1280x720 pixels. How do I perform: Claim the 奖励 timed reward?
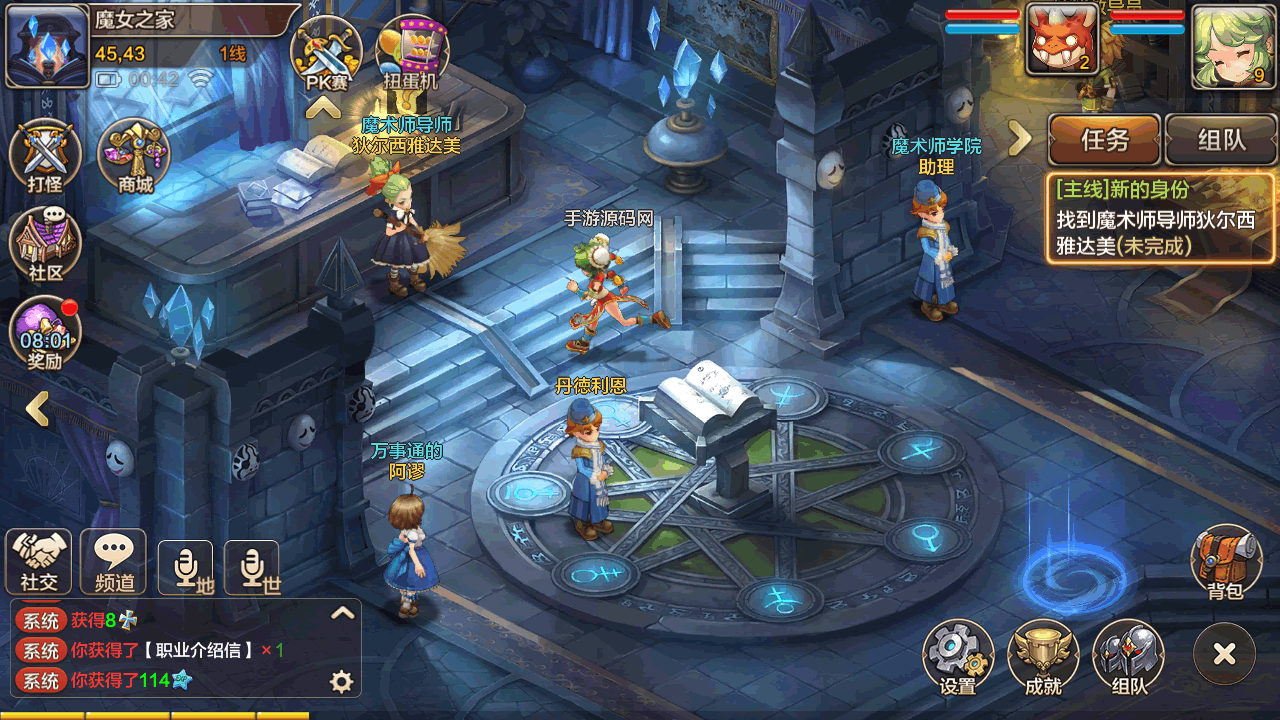[45, 333]
